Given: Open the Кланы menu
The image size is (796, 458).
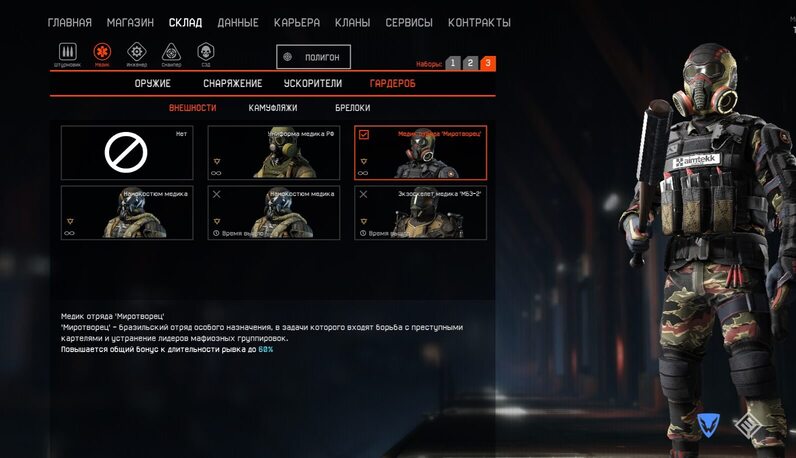Looking at the screenshot, I should pyautogui.click(x=353, y=22).
